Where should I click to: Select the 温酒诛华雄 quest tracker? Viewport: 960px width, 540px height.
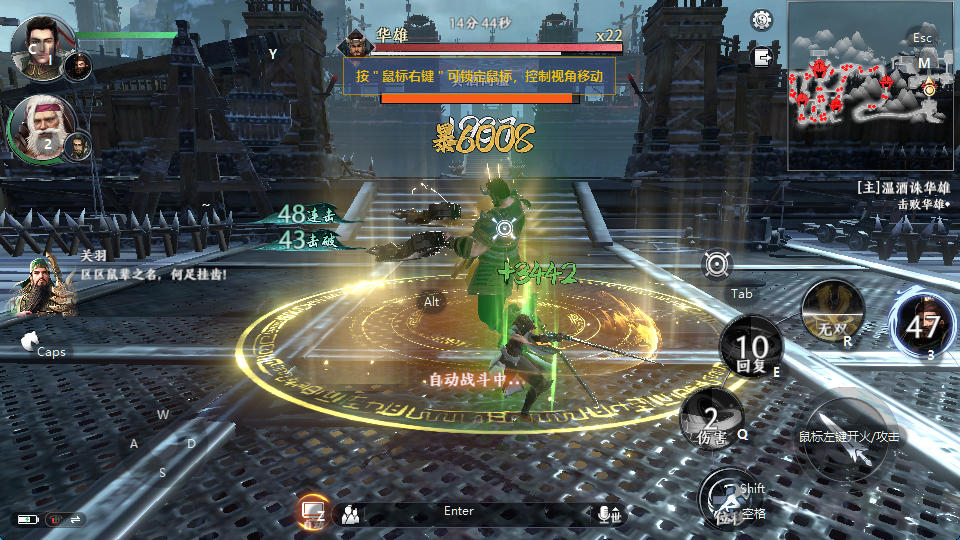coord(905,187)
